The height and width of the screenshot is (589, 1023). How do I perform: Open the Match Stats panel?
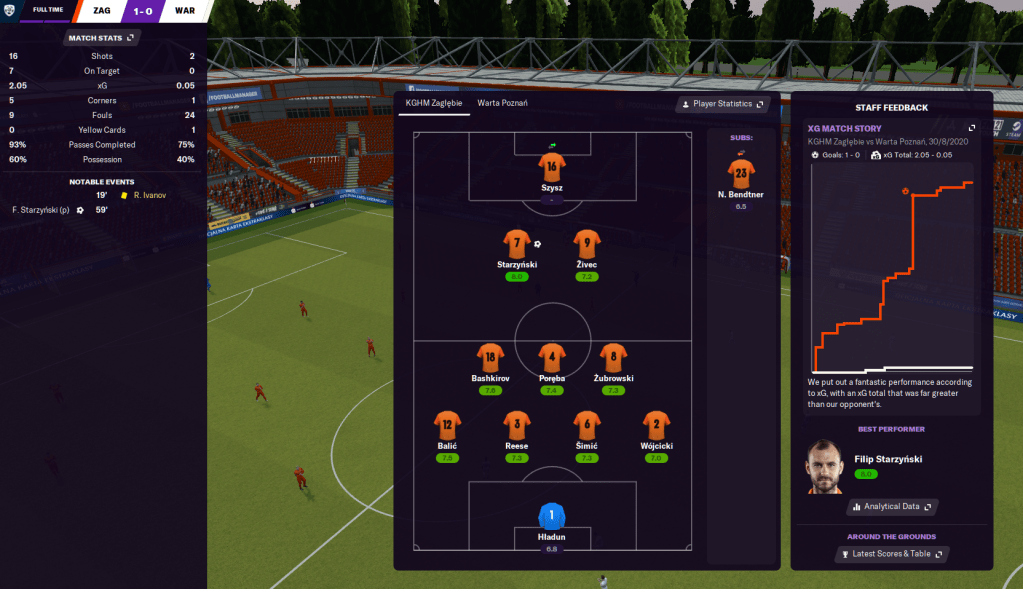click(x=100, y=38)
